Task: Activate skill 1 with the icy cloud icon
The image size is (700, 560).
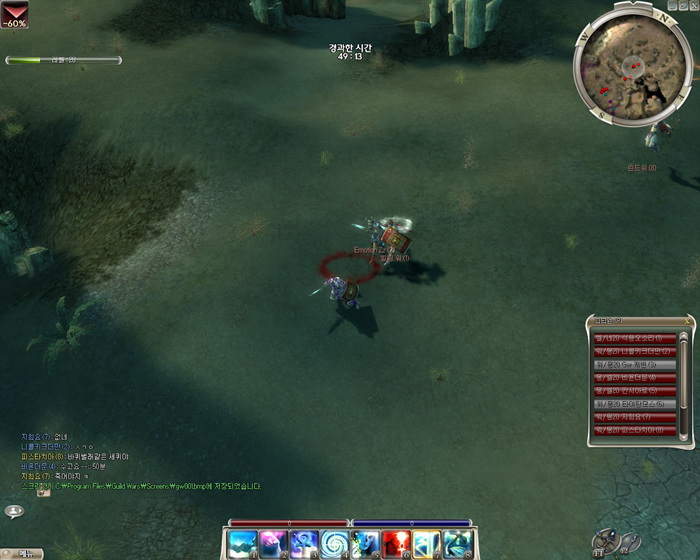Action: [243, 544]
